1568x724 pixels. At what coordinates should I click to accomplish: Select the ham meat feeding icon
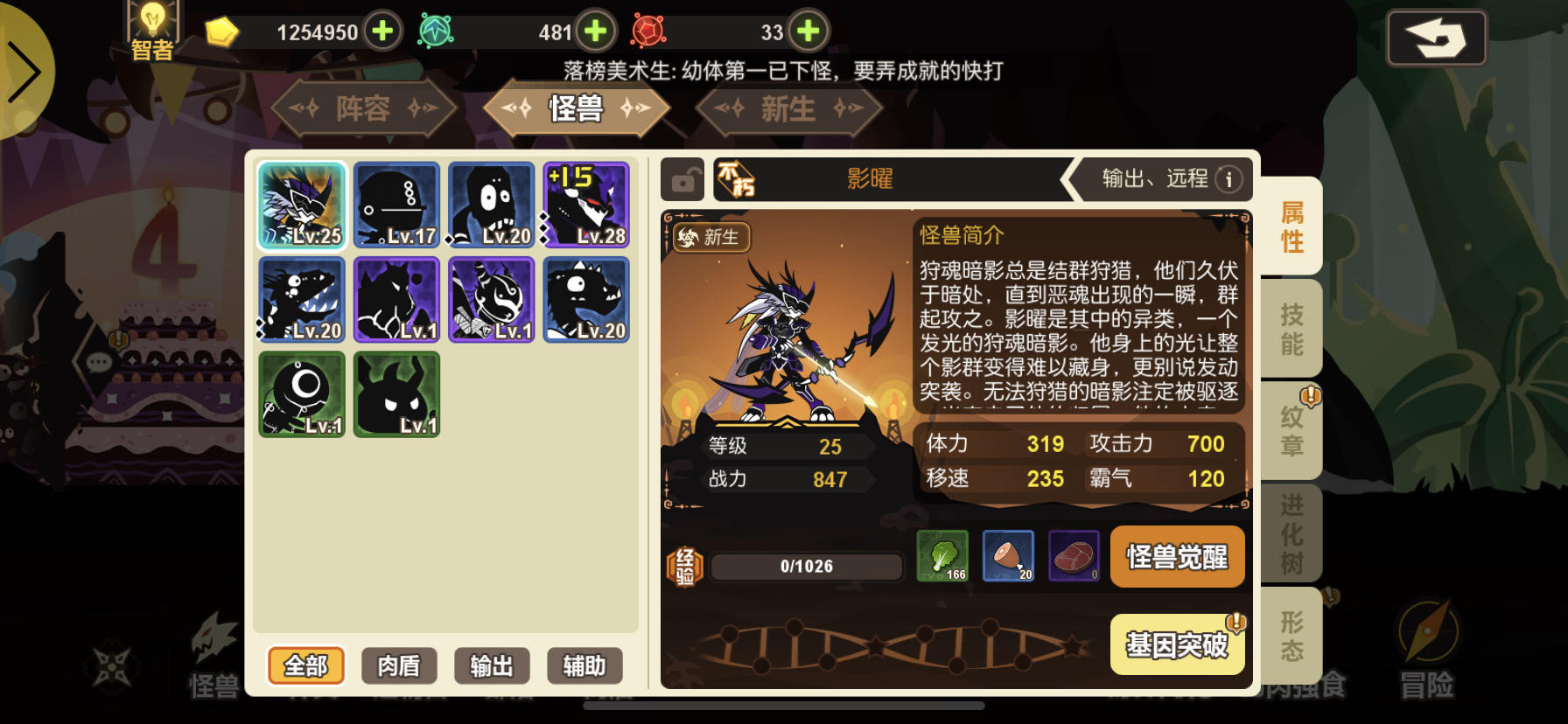pyautogui.click(x=1007, y=556)
